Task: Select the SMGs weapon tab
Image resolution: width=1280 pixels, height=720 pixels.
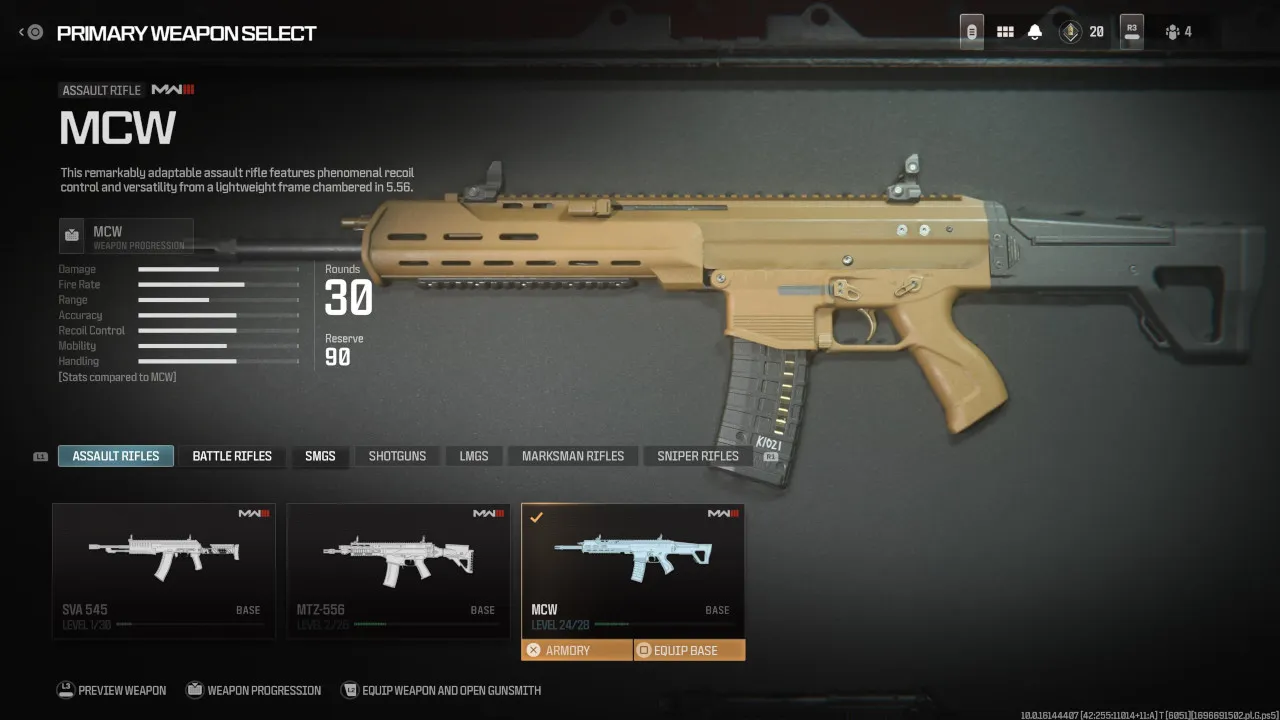Action: tap(320, 456)
